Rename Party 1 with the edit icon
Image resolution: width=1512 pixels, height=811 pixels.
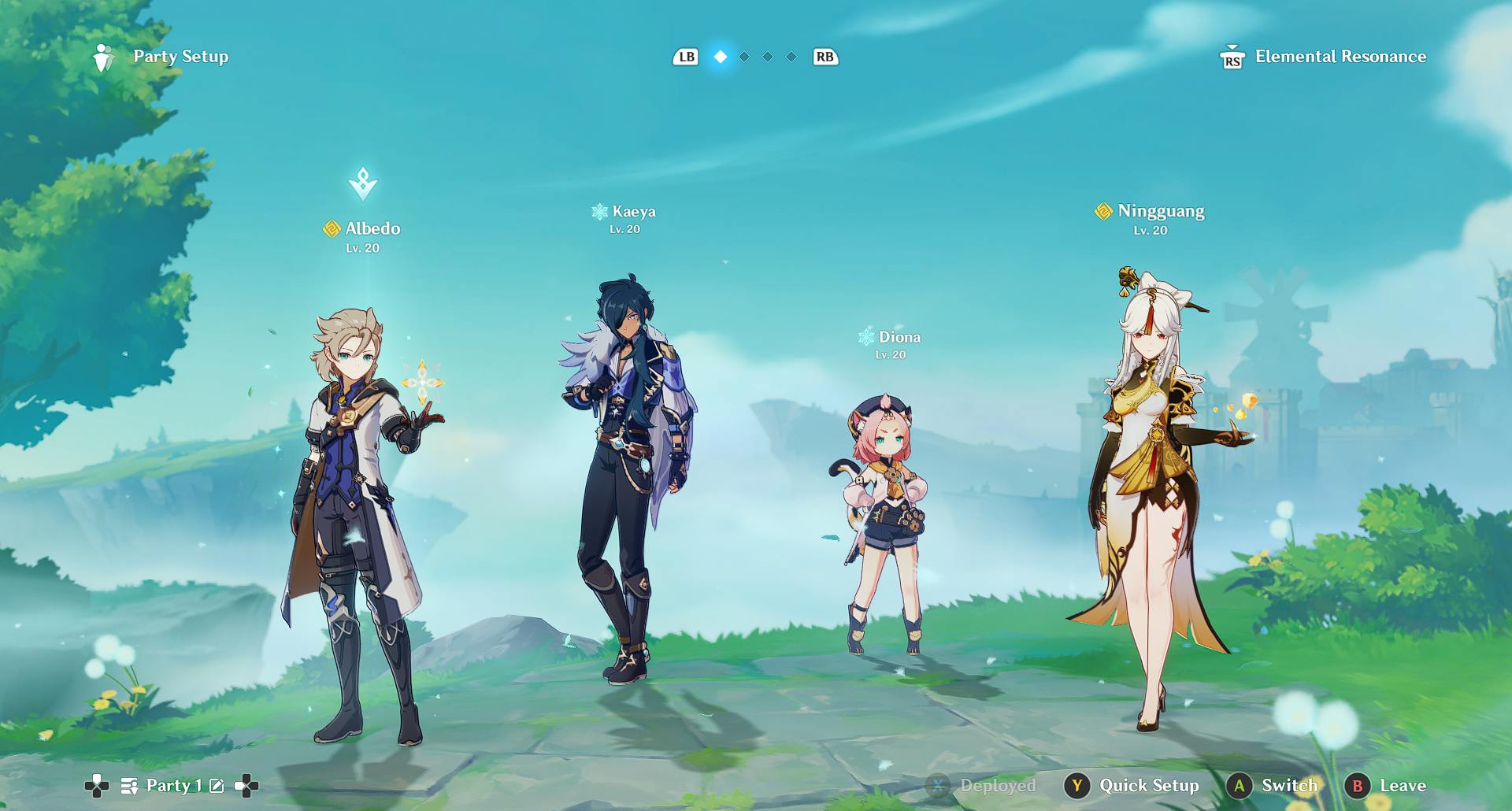pyautogui.click(x=217, y=786)
